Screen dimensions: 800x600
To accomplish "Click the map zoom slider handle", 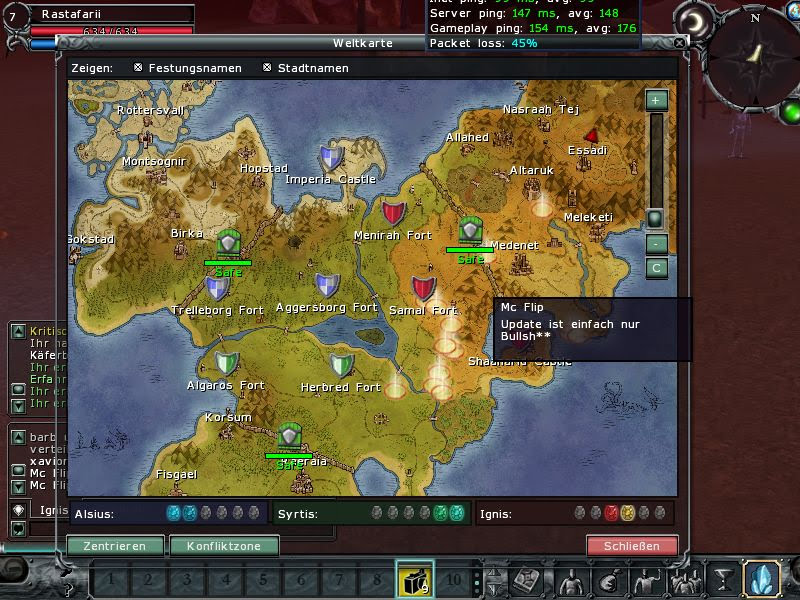I will click(655, 217).
